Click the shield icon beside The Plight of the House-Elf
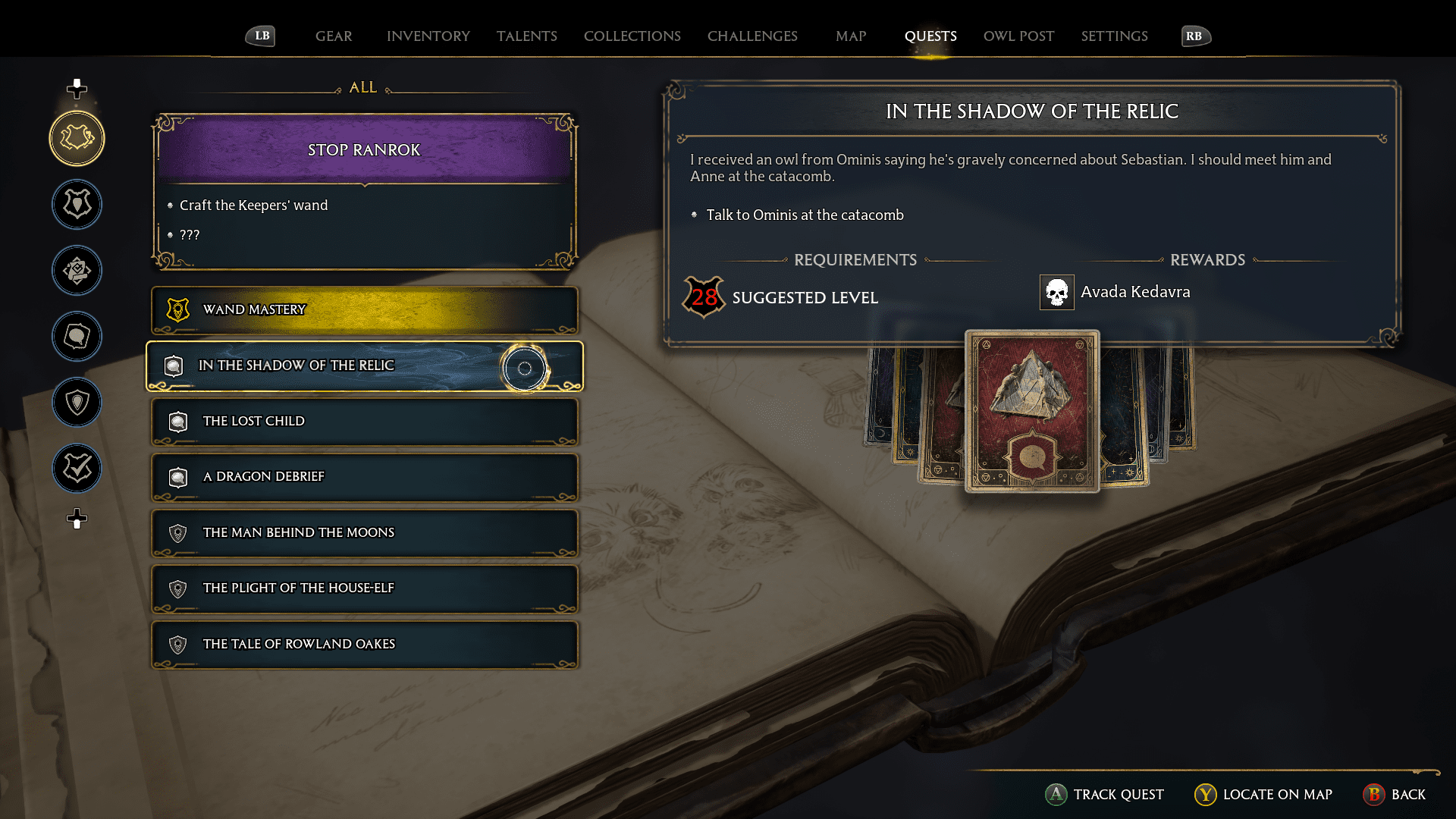1456x819 pixels. point(177,588)
